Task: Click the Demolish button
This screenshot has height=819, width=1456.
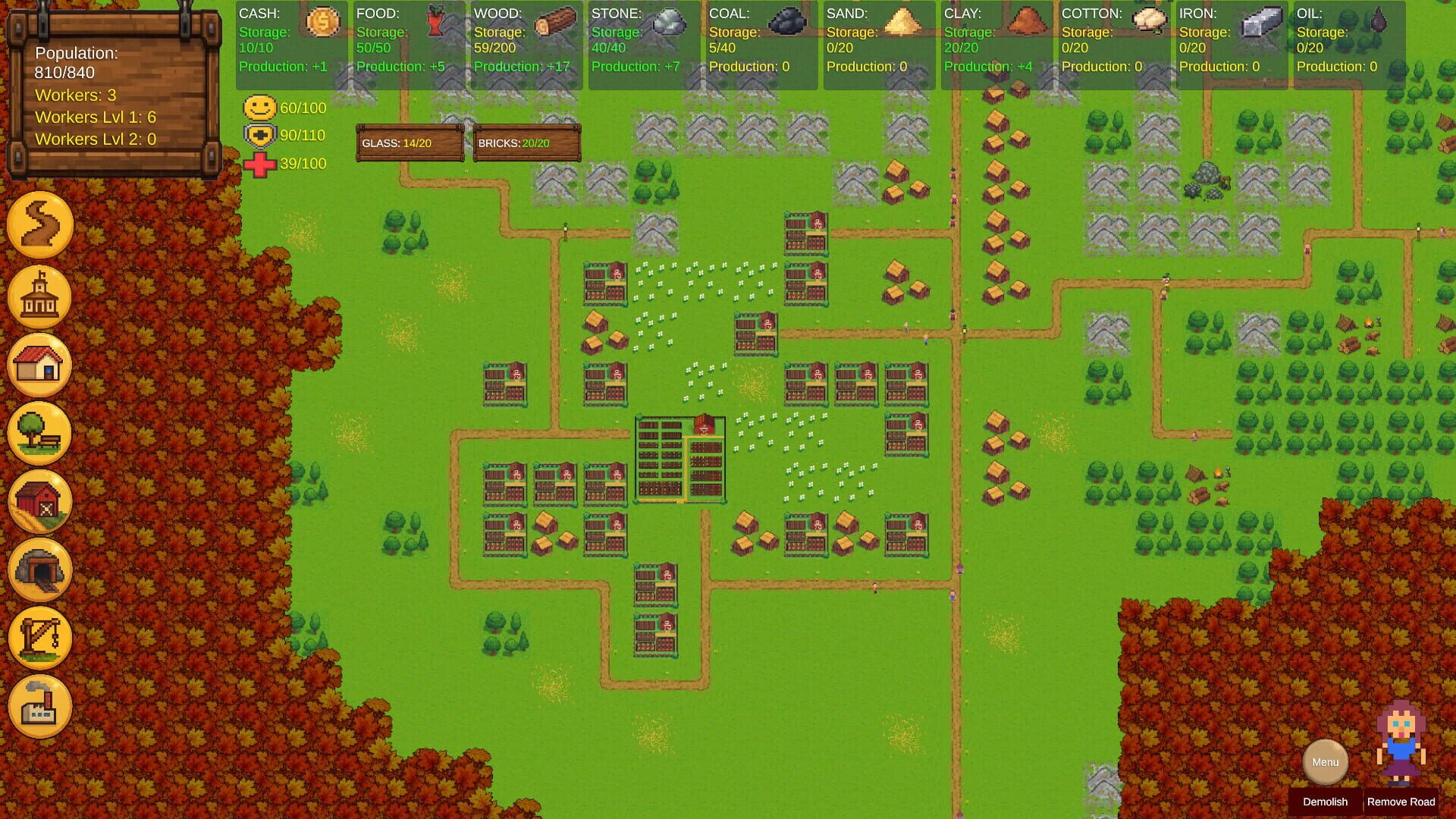Action: tap(1325, 802)
